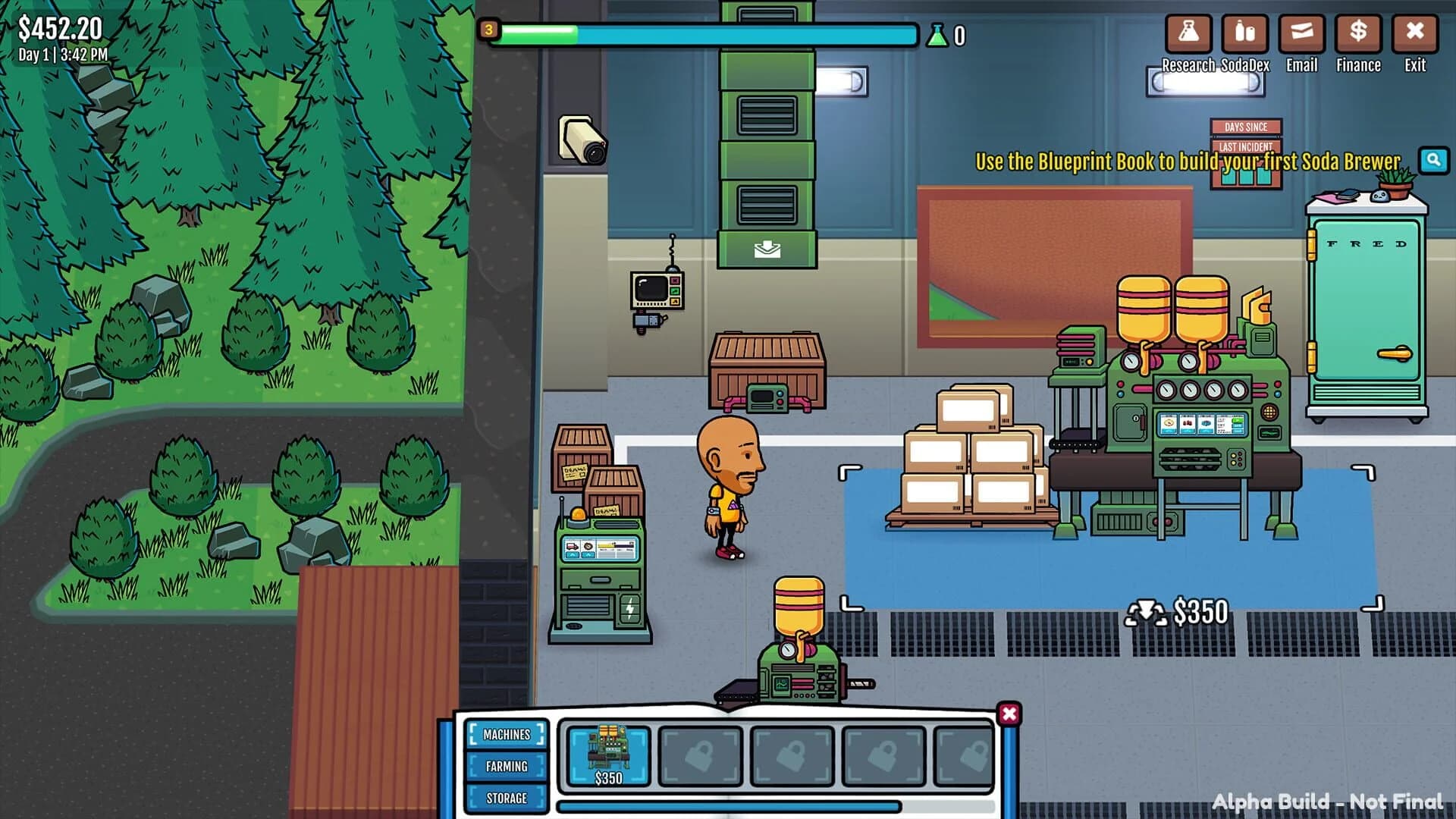Screen dimensions: 1456x819
Task: Switch to the Machines tab
Action: pyautogui.click(x=507, y=734)
